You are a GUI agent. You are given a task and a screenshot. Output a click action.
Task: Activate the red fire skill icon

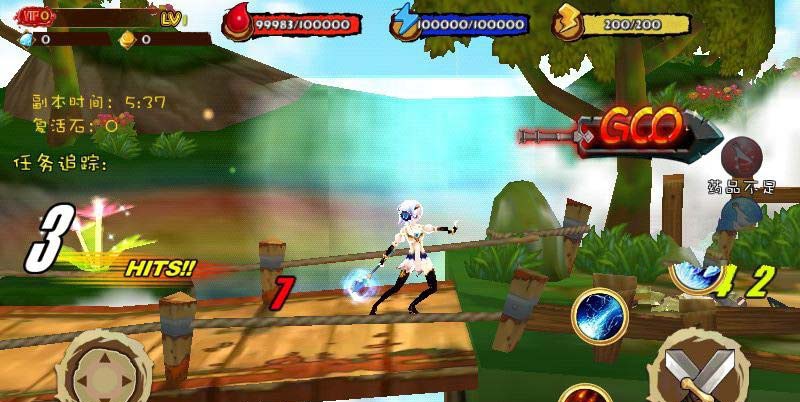point(585,394)
